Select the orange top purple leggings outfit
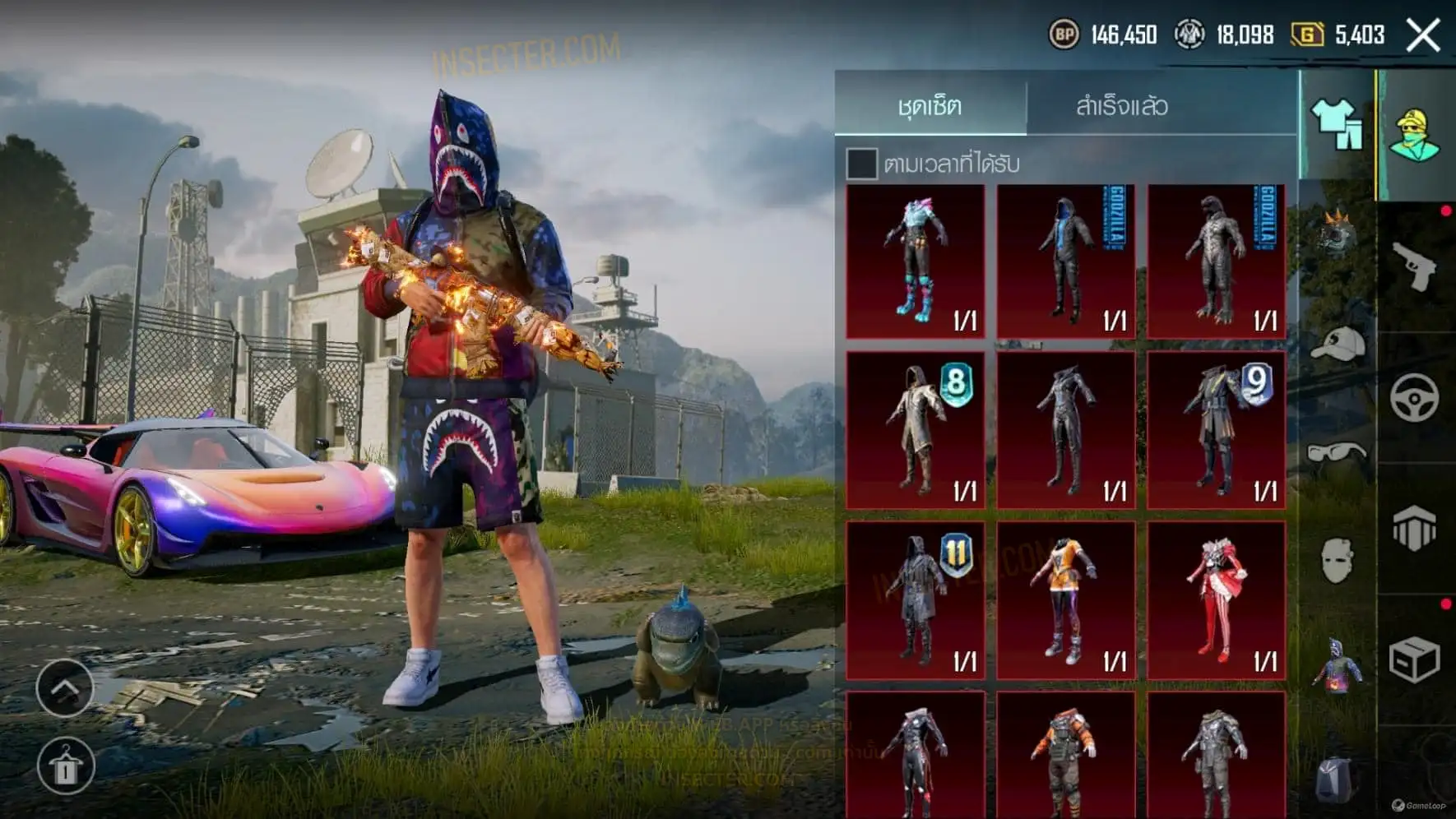Viewport: 1456px width, 819px height. tap(1066, 600)
